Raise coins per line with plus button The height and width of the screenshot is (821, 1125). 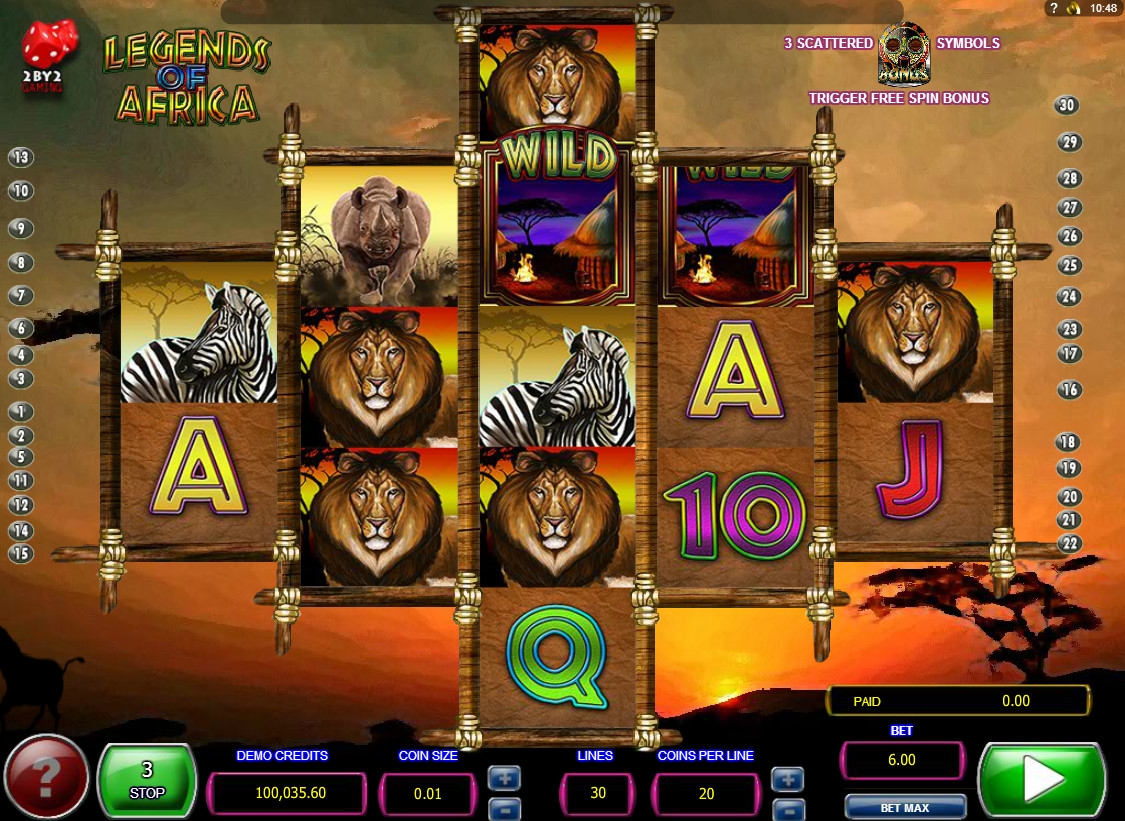point(788,778)
